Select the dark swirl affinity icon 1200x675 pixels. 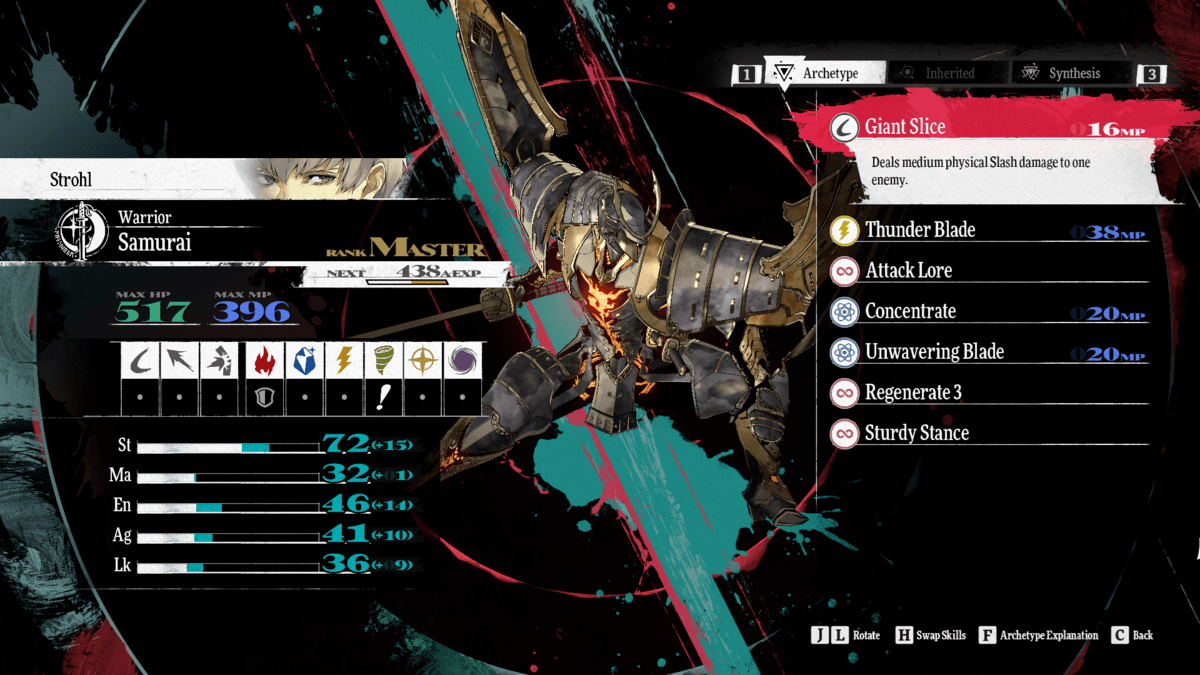tap(463, 361)
